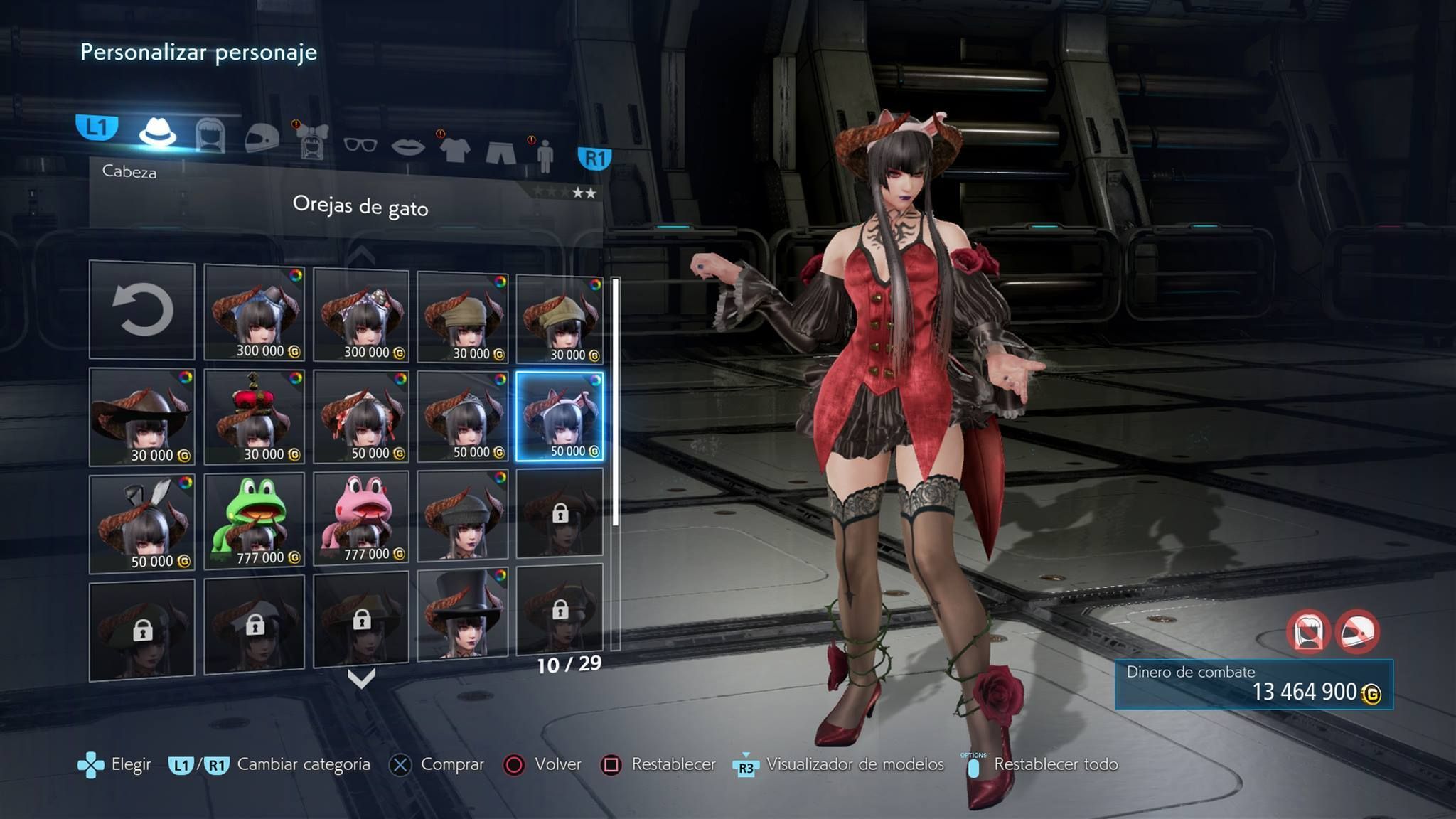Select the blue headpiece priced 300 000

[254, 313]
